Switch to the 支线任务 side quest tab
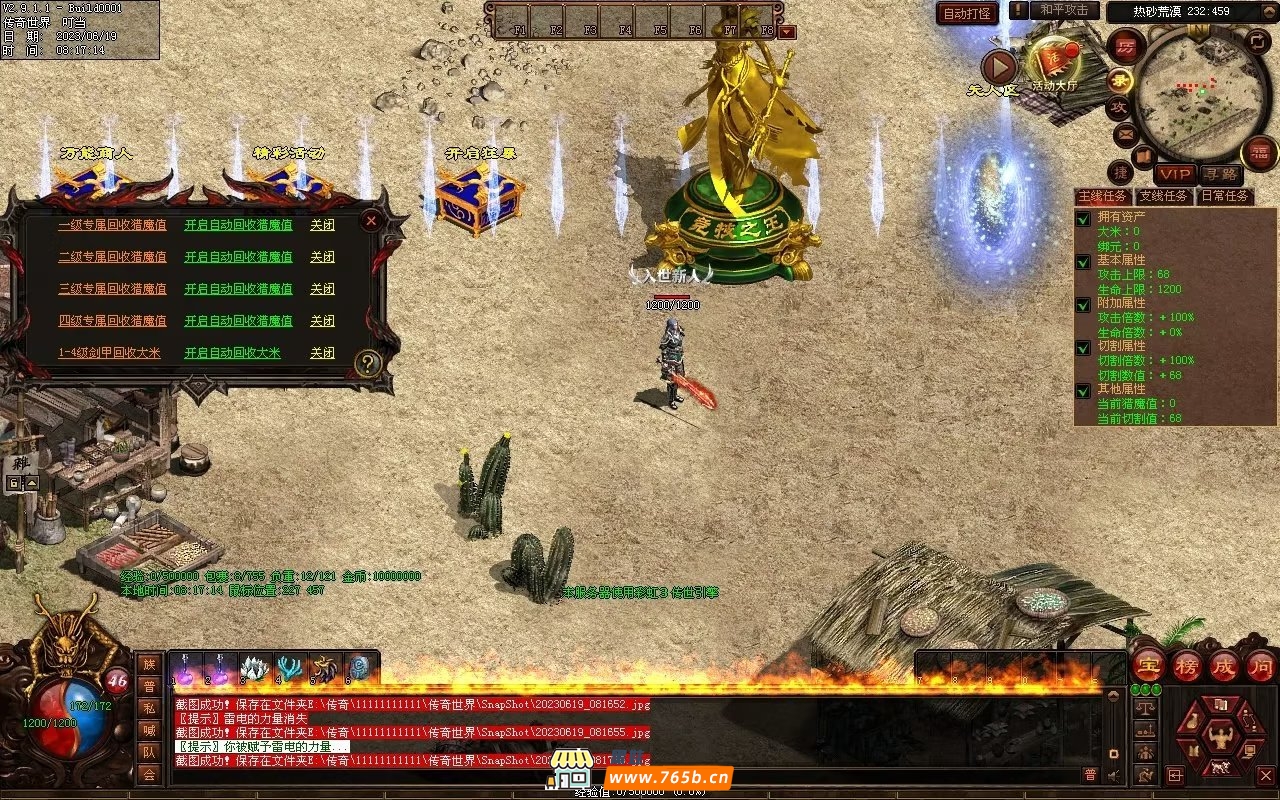Viewport: 1280px width, 800px height. tap(1164, 196)
